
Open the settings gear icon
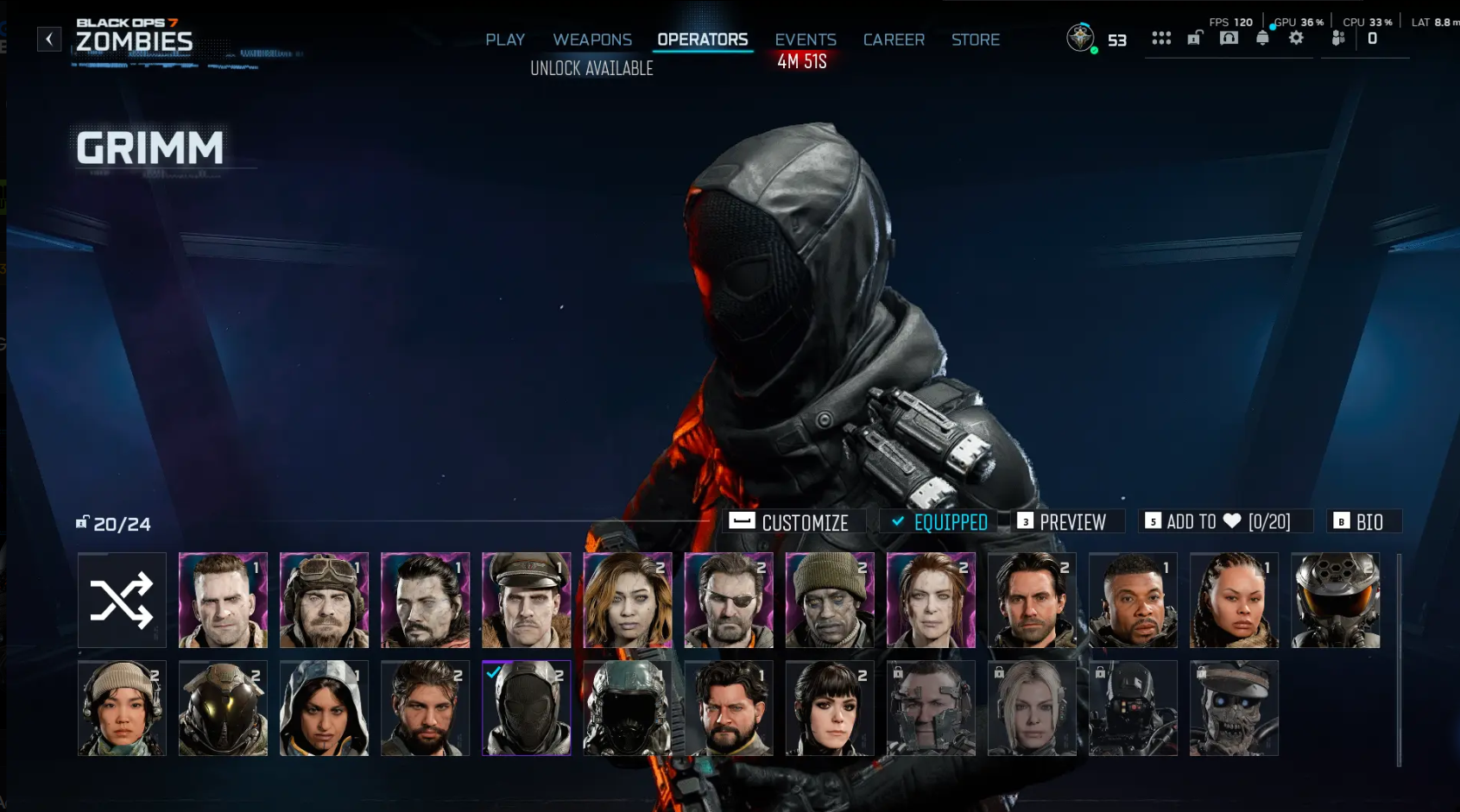1297,37
